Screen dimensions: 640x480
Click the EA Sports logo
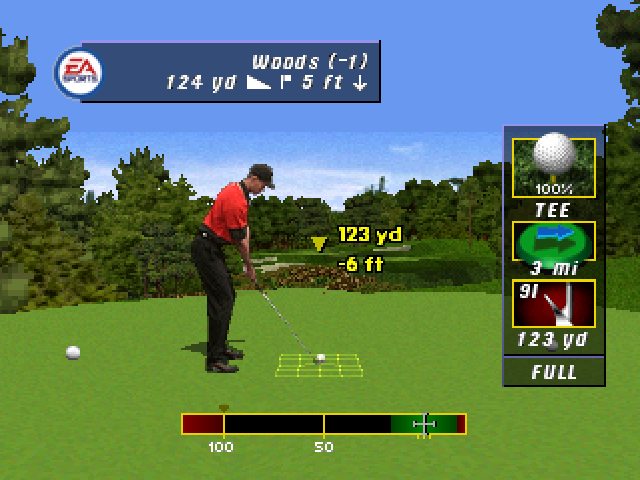click(76, 71)
